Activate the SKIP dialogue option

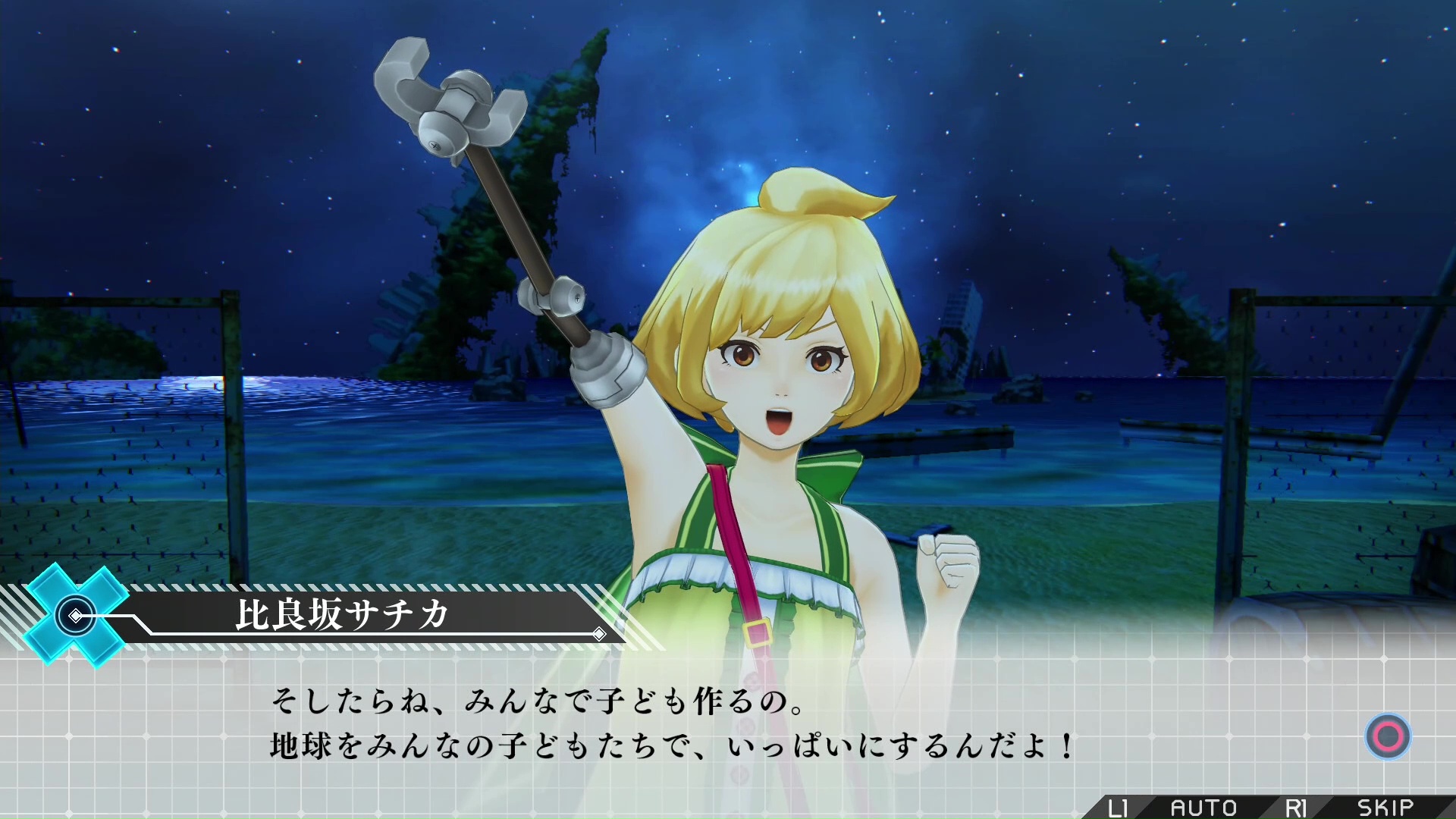click(1385, 808)
